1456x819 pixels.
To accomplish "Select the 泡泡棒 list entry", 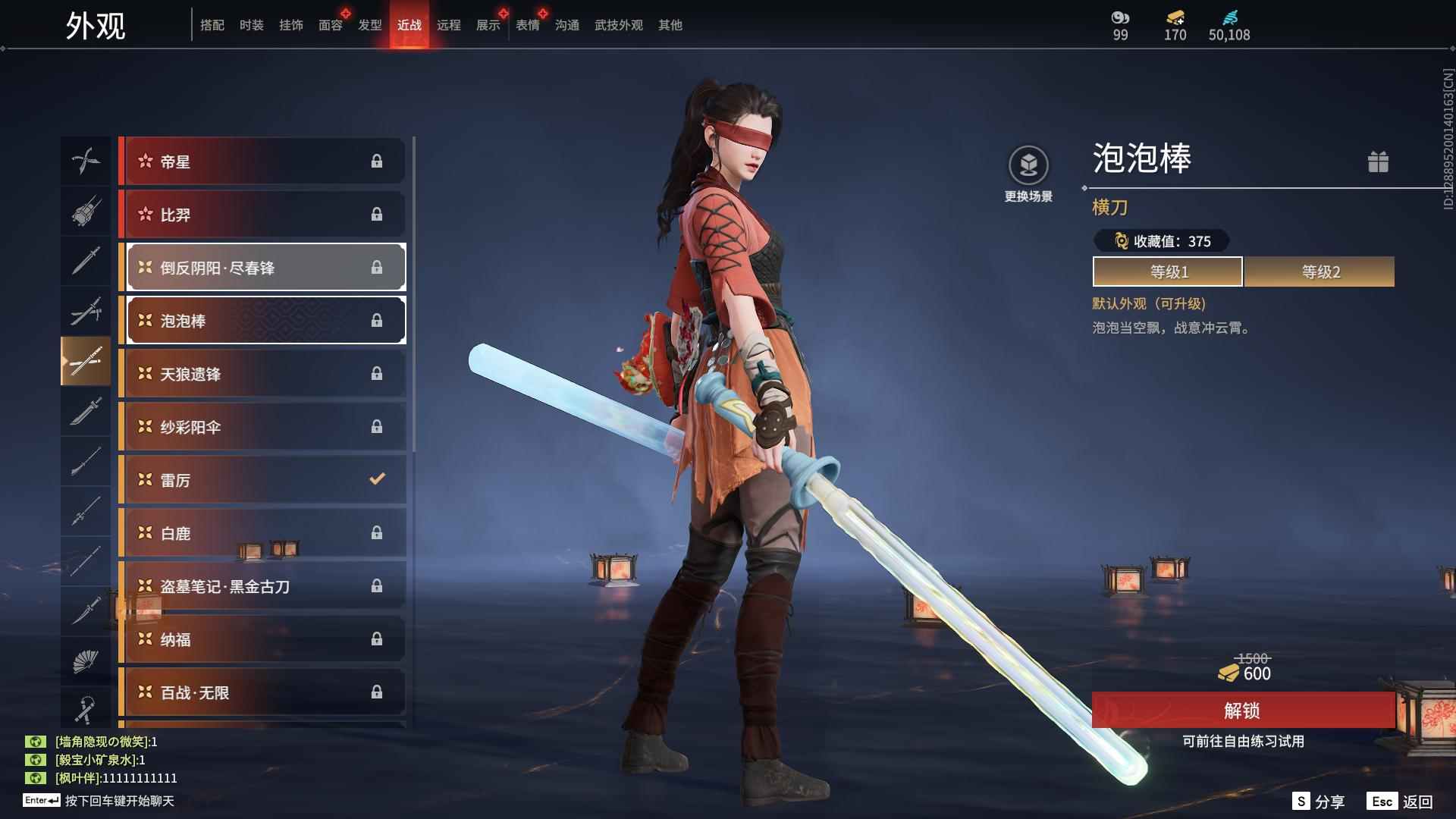I will [x=264, y=320].
